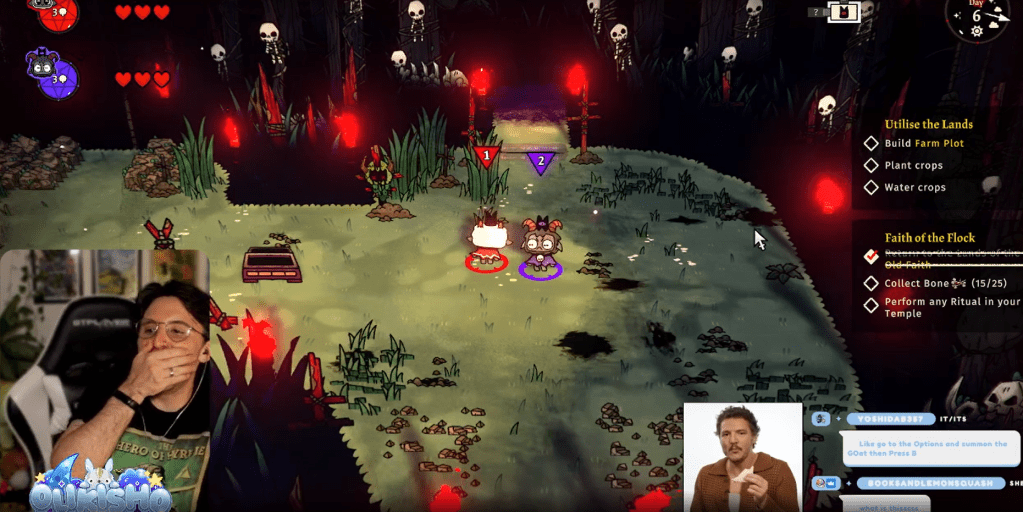
Task: Select the Utilise the Lands quest header
Action: [928, 124]
